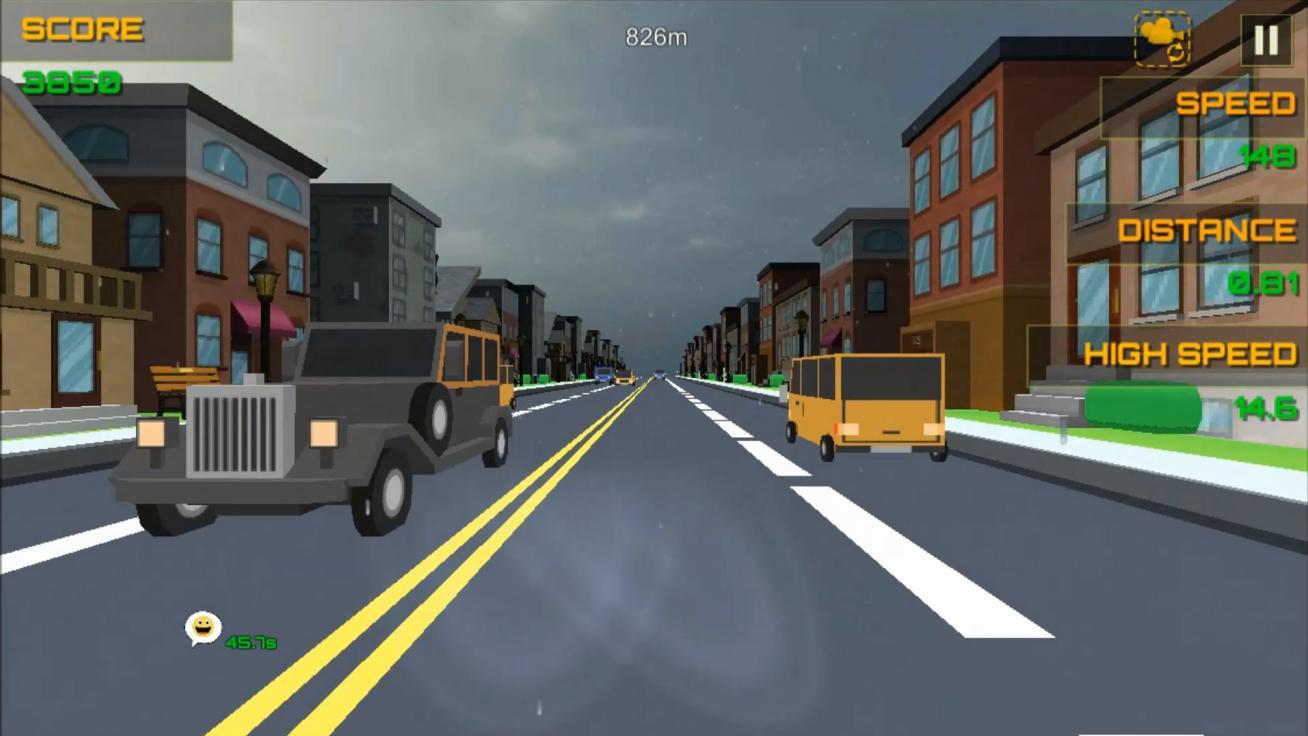
Task: Tap the HIGH SPEED indicator panel
Action: point(1190,354)
